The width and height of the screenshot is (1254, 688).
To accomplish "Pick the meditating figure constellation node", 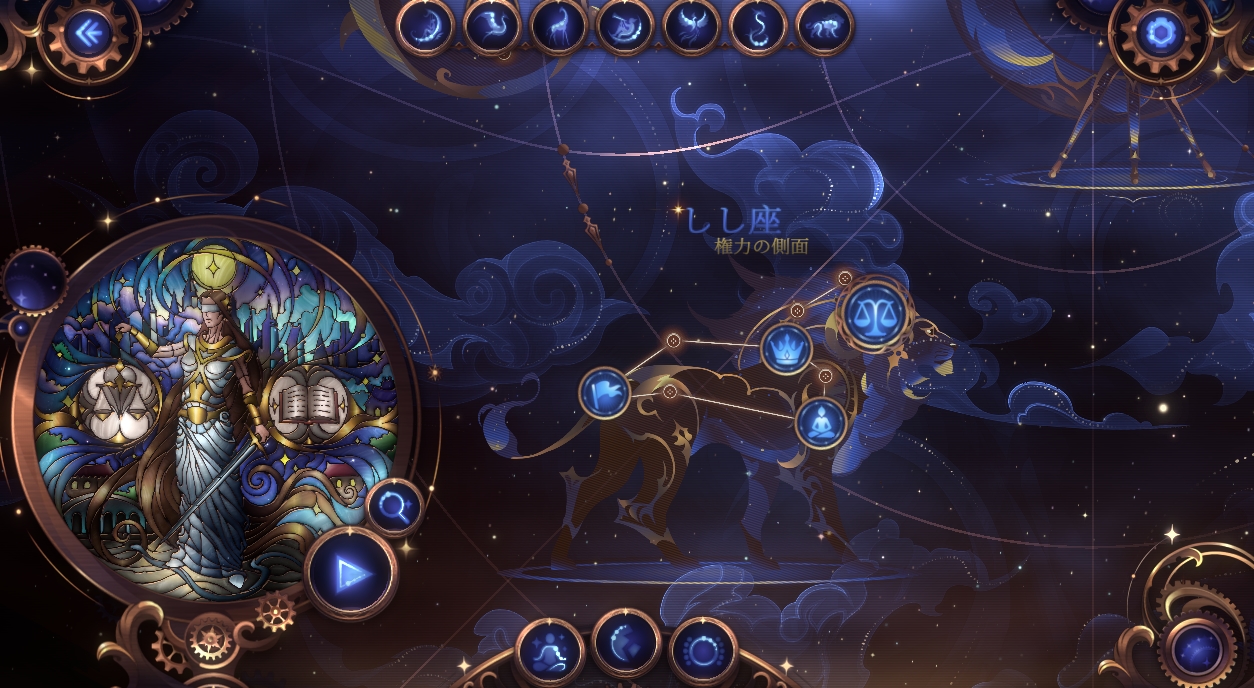I will click(821, 423).
